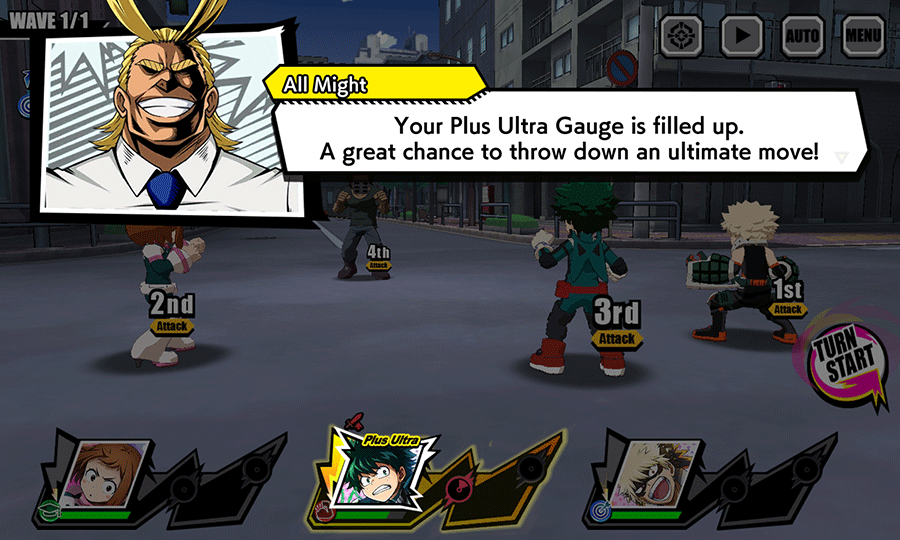Select the crosshair target button
This screenshot has width=900, height=540.
point(681,37)
